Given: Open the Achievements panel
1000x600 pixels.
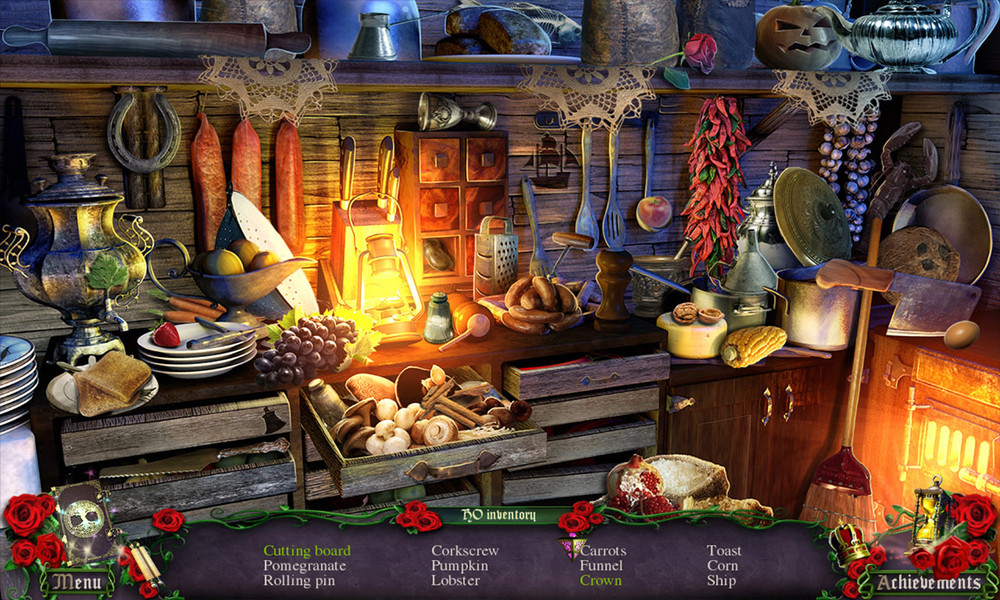Looking at the screenshot, I should pyautogui.click(x=927, y=581).
